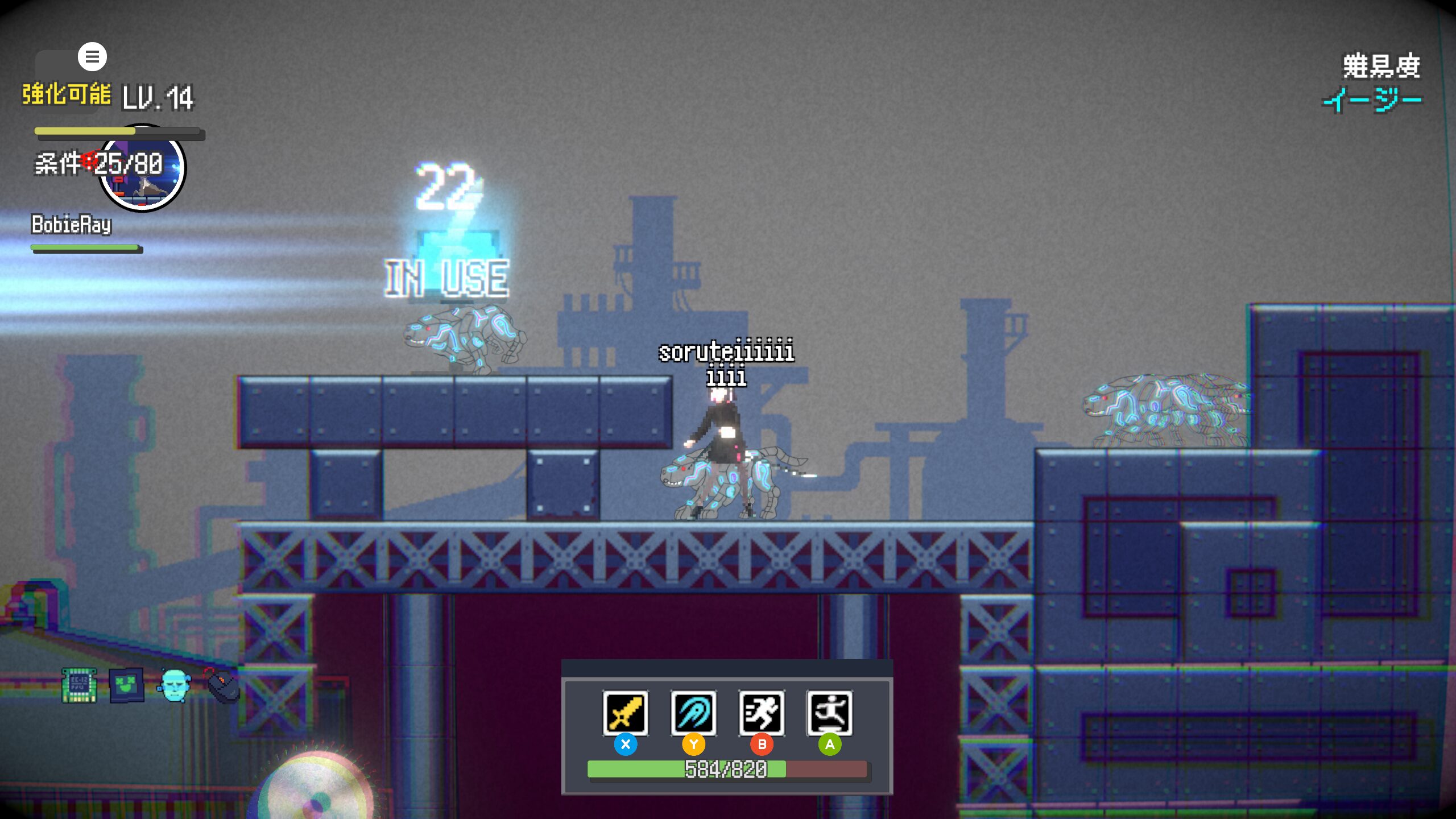1456x819 pixels.
Task: Click the green smiley monitor item
Action: point(126,685)
